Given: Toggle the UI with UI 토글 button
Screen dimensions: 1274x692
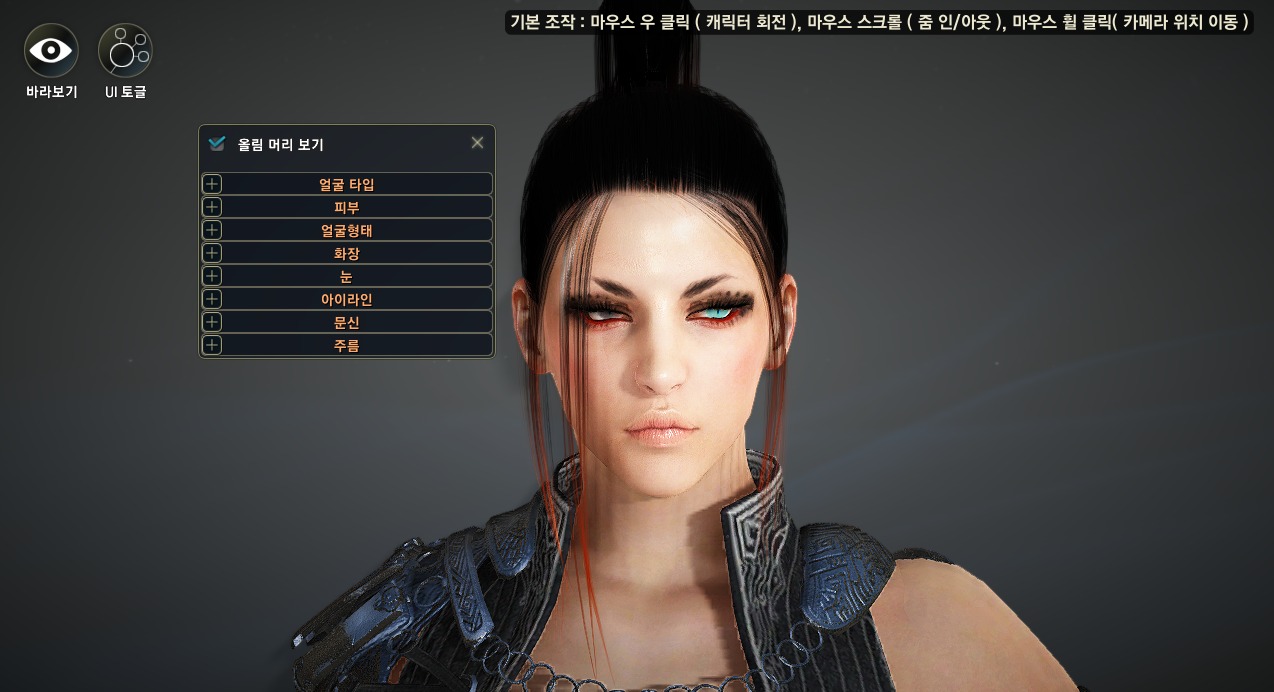Looking at the screenshot, I should pyautogui.click(x=125, y=50).
